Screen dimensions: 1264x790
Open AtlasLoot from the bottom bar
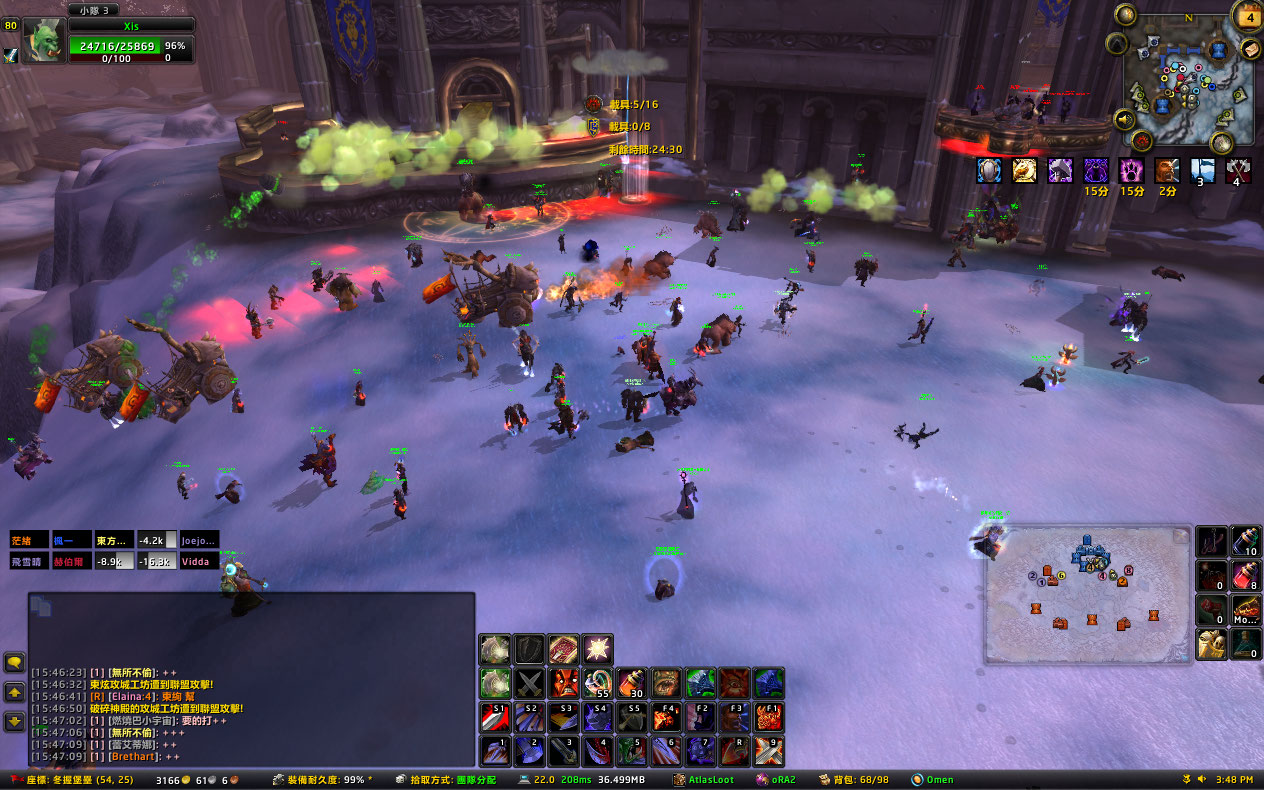(703, 779)
